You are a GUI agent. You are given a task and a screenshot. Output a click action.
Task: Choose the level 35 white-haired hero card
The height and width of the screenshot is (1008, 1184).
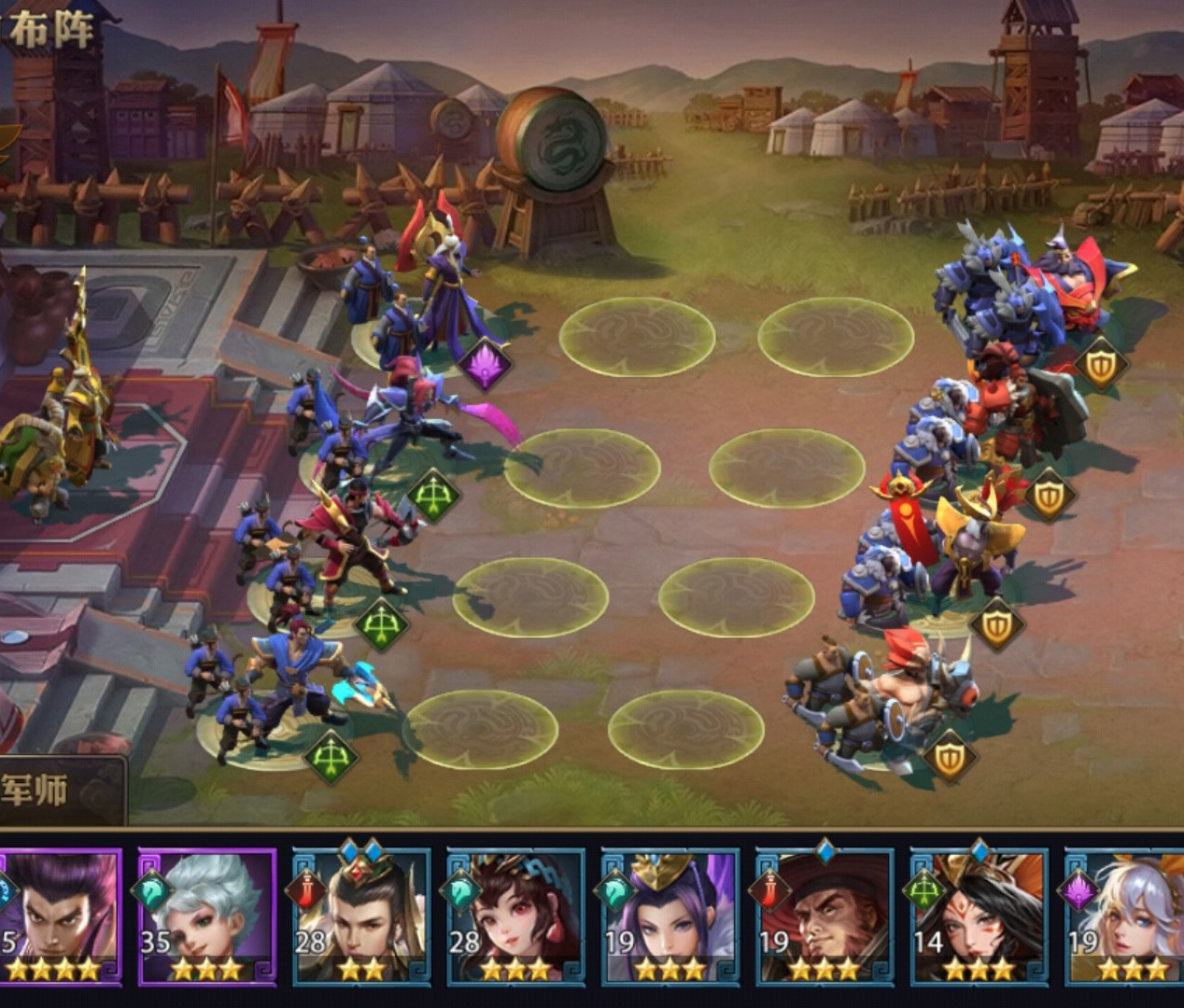[206, 915]
